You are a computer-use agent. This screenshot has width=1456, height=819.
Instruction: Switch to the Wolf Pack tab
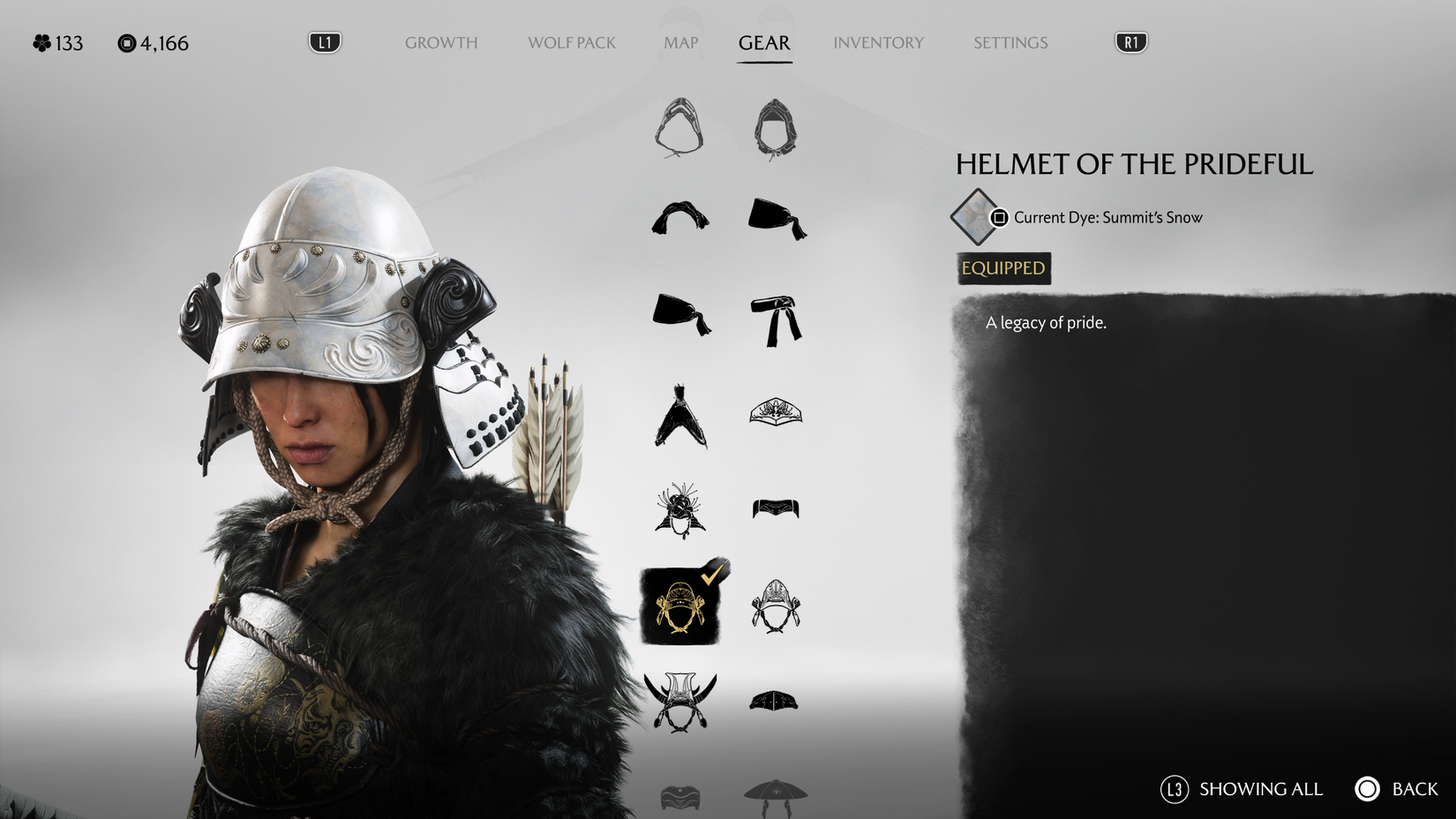[x=571, y=42]
